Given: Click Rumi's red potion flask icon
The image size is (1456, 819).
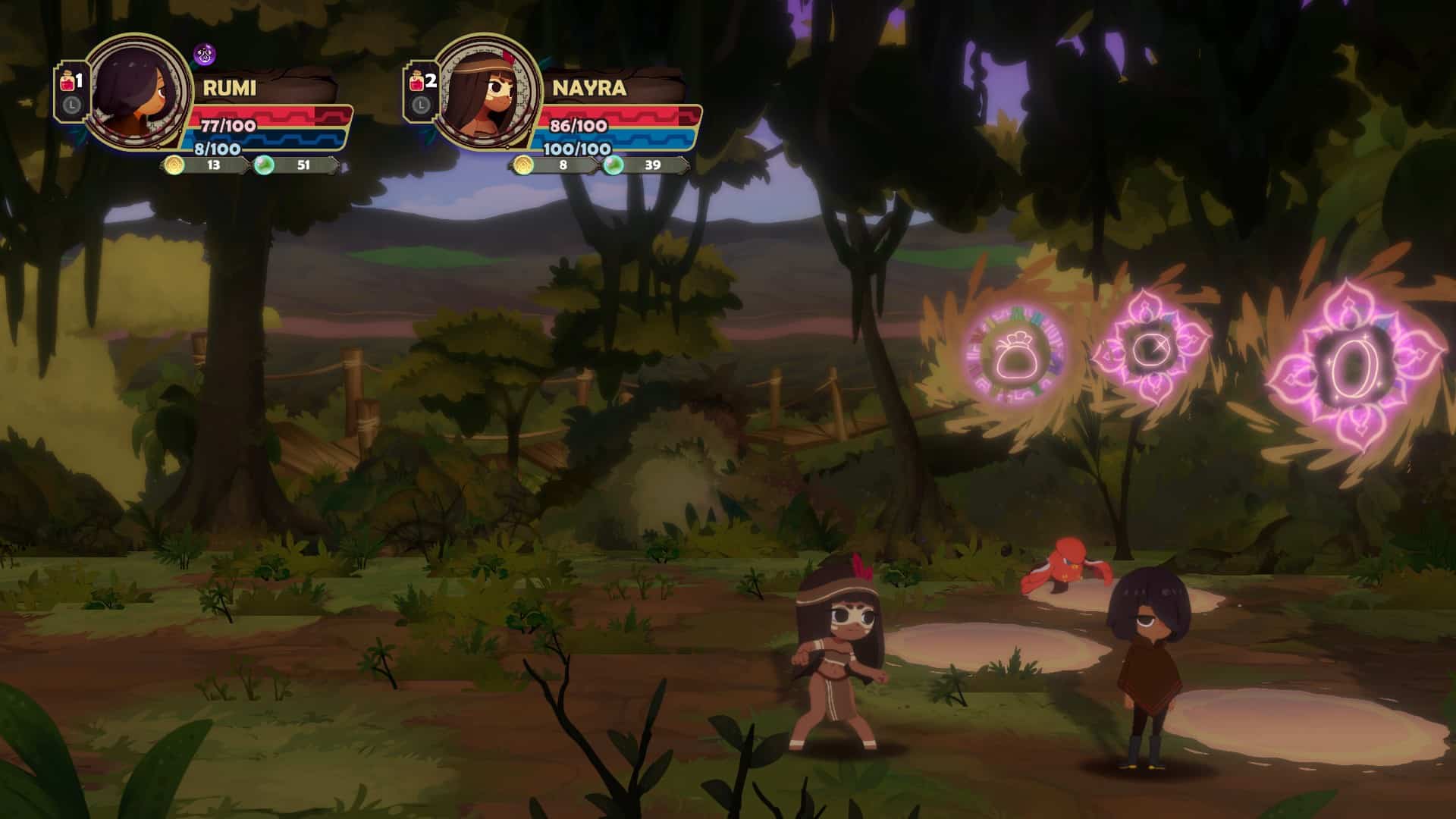Looking at the screenshot, I should [67, 82].
